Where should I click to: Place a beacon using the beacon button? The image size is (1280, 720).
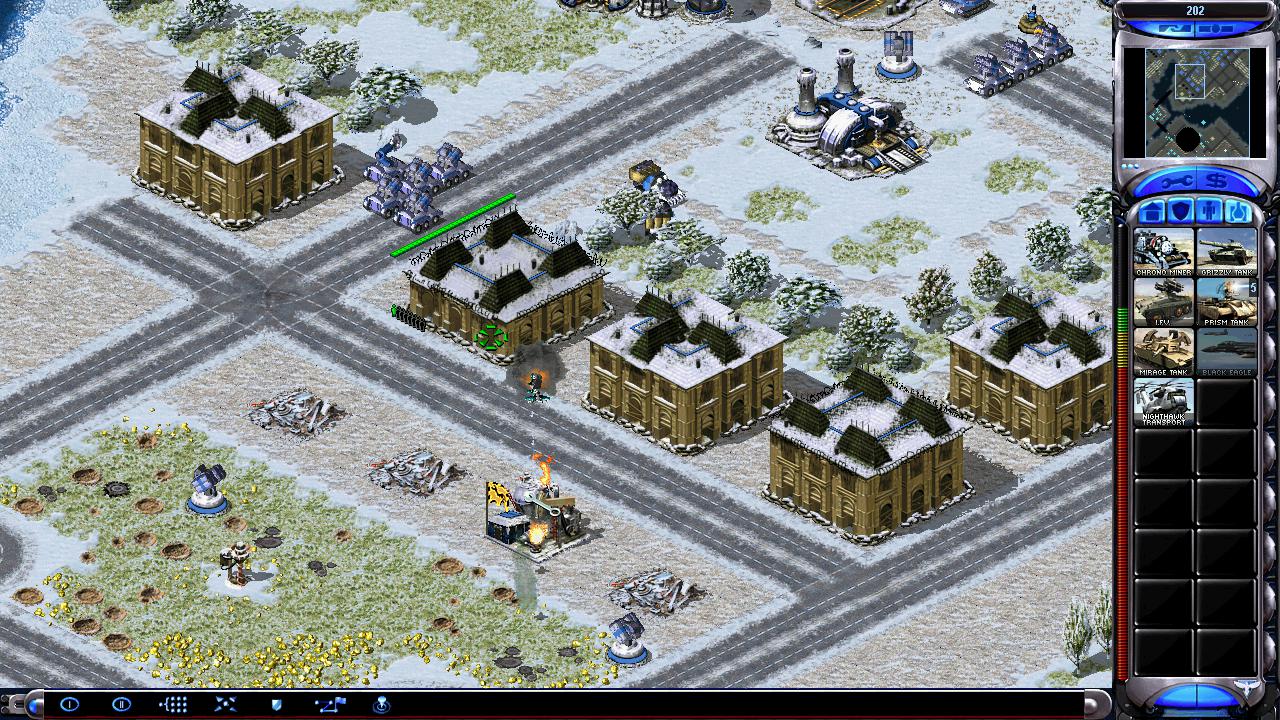[381, 704]
